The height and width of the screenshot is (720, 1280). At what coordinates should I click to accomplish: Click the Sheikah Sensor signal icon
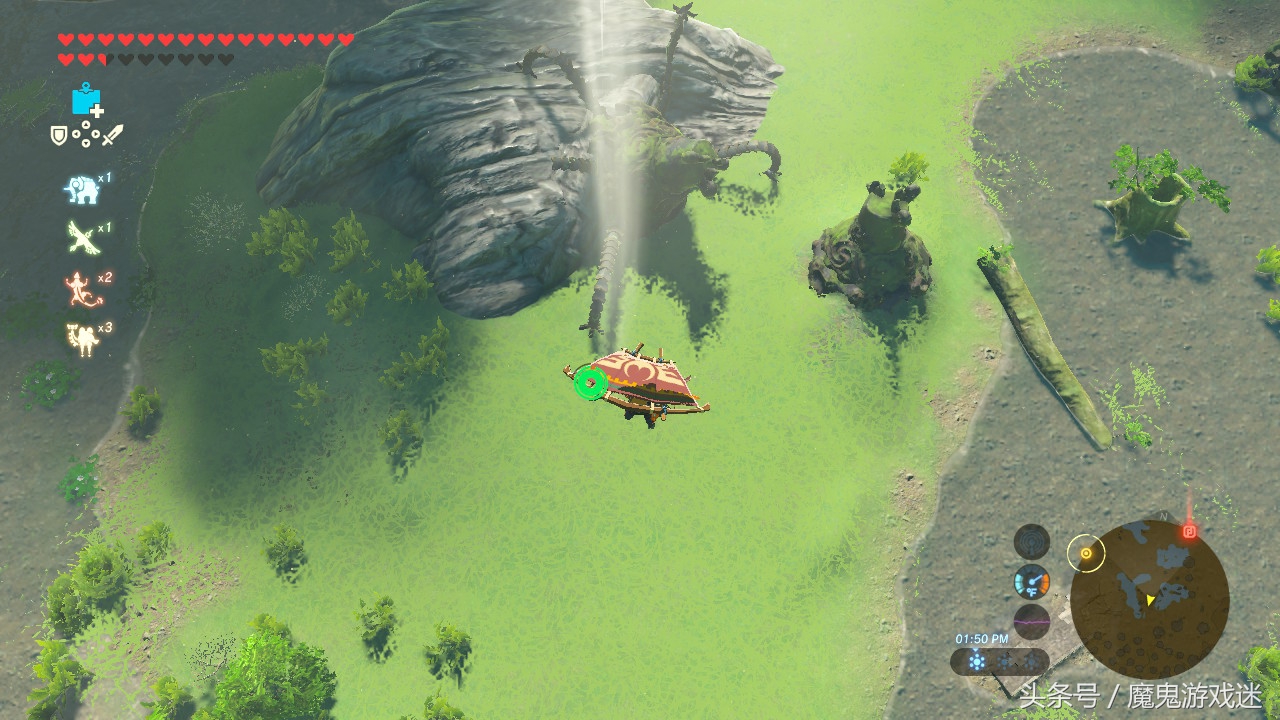pos(1031,541)
